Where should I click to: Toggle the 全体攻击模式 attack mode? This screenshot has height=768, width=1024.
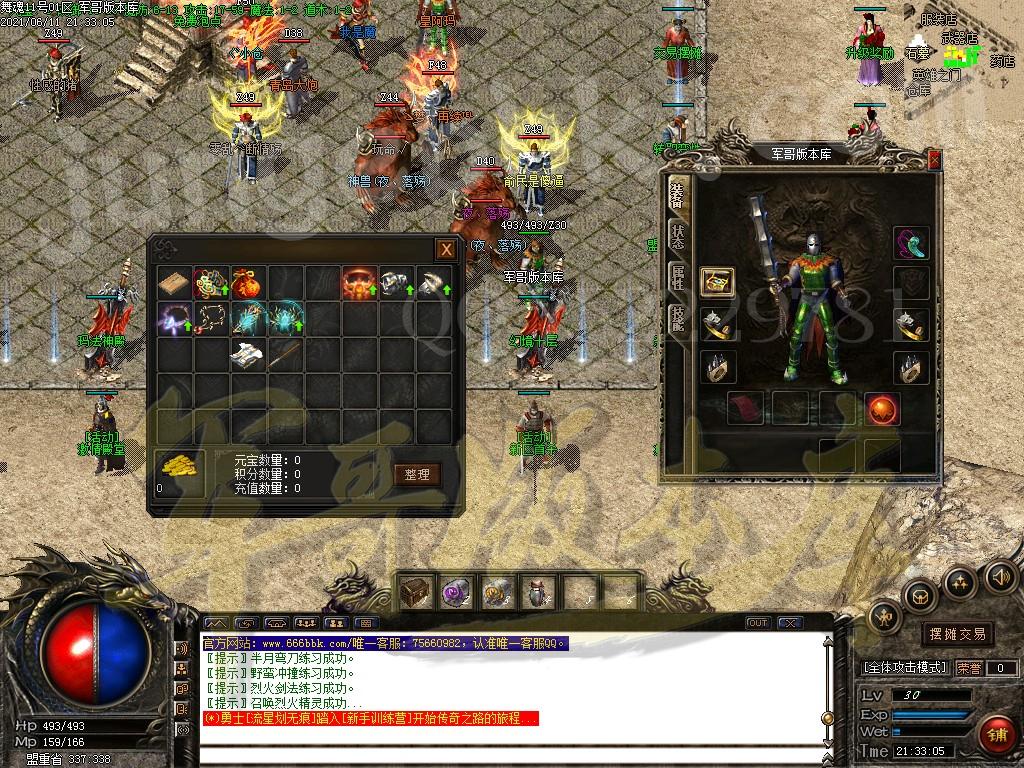coord(905,667)
